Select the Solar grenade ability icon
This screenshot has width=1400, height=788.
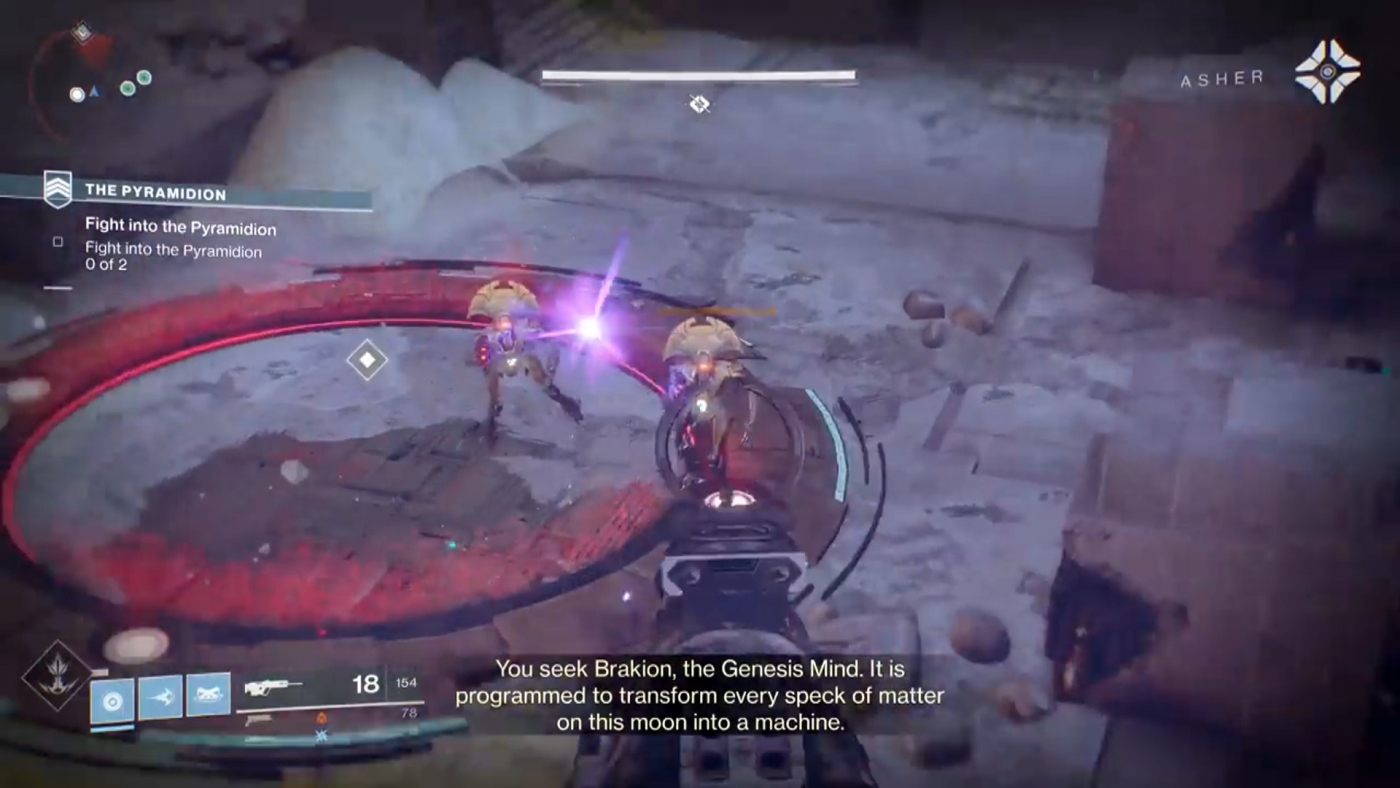pos(111,699)
